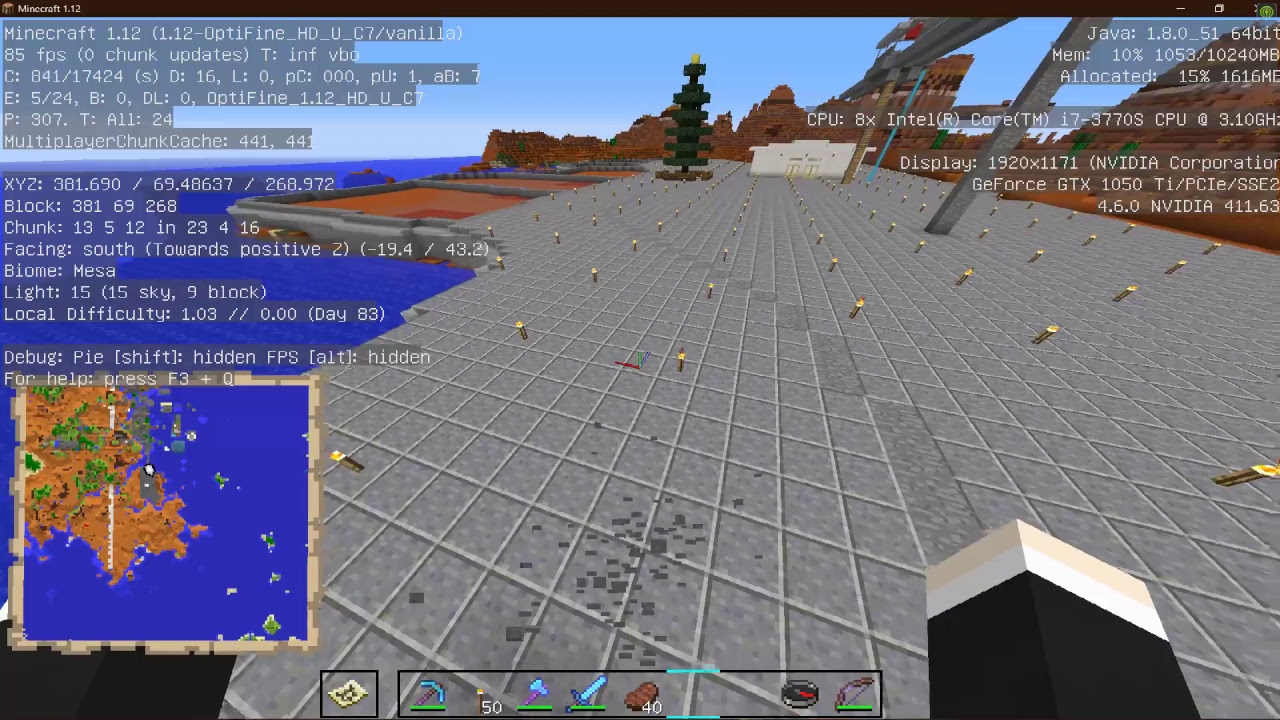Screen dimensions: 1280x720
Task: Select the torch stack in the hotbar
Action: (x=480, y=693)
